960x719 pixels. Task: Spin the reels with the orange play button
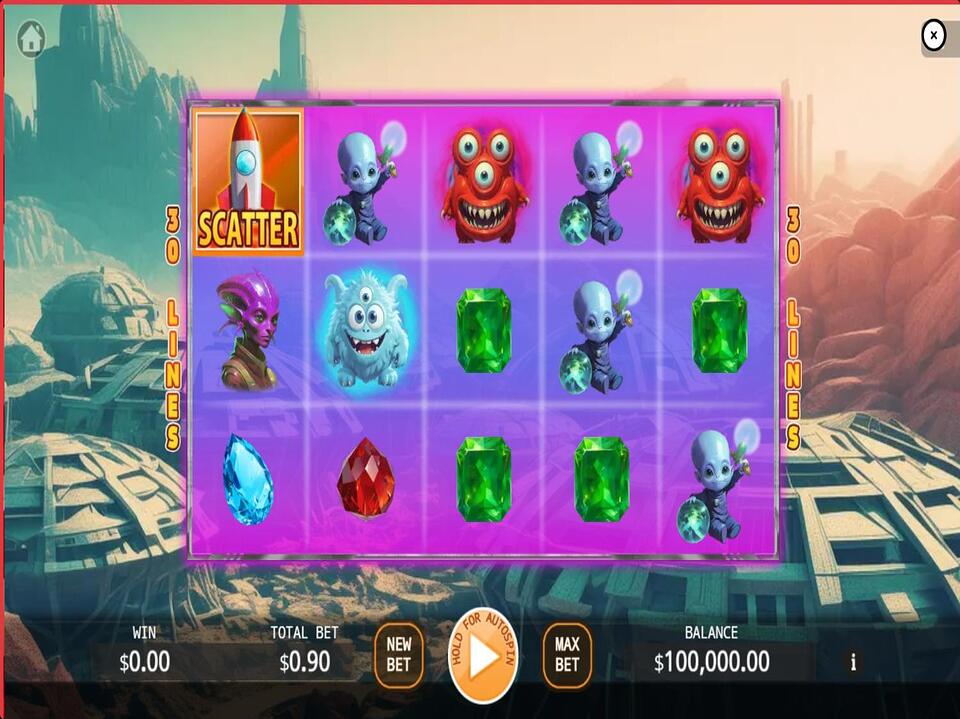(483, 657)
